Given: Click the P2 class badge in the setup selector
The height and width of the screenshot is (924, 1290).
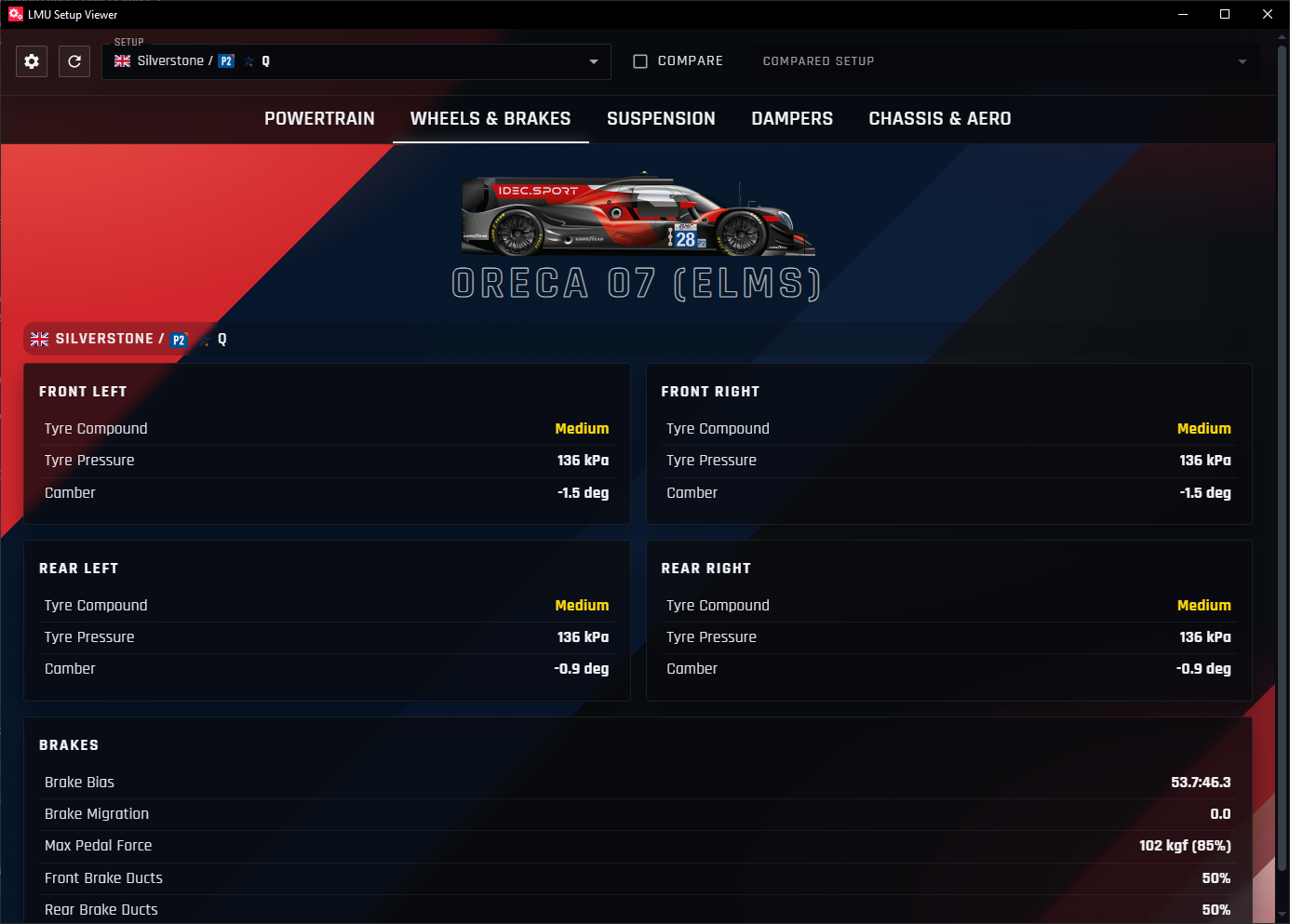Looking at the screenshot, I should click(x=225, y=60).
